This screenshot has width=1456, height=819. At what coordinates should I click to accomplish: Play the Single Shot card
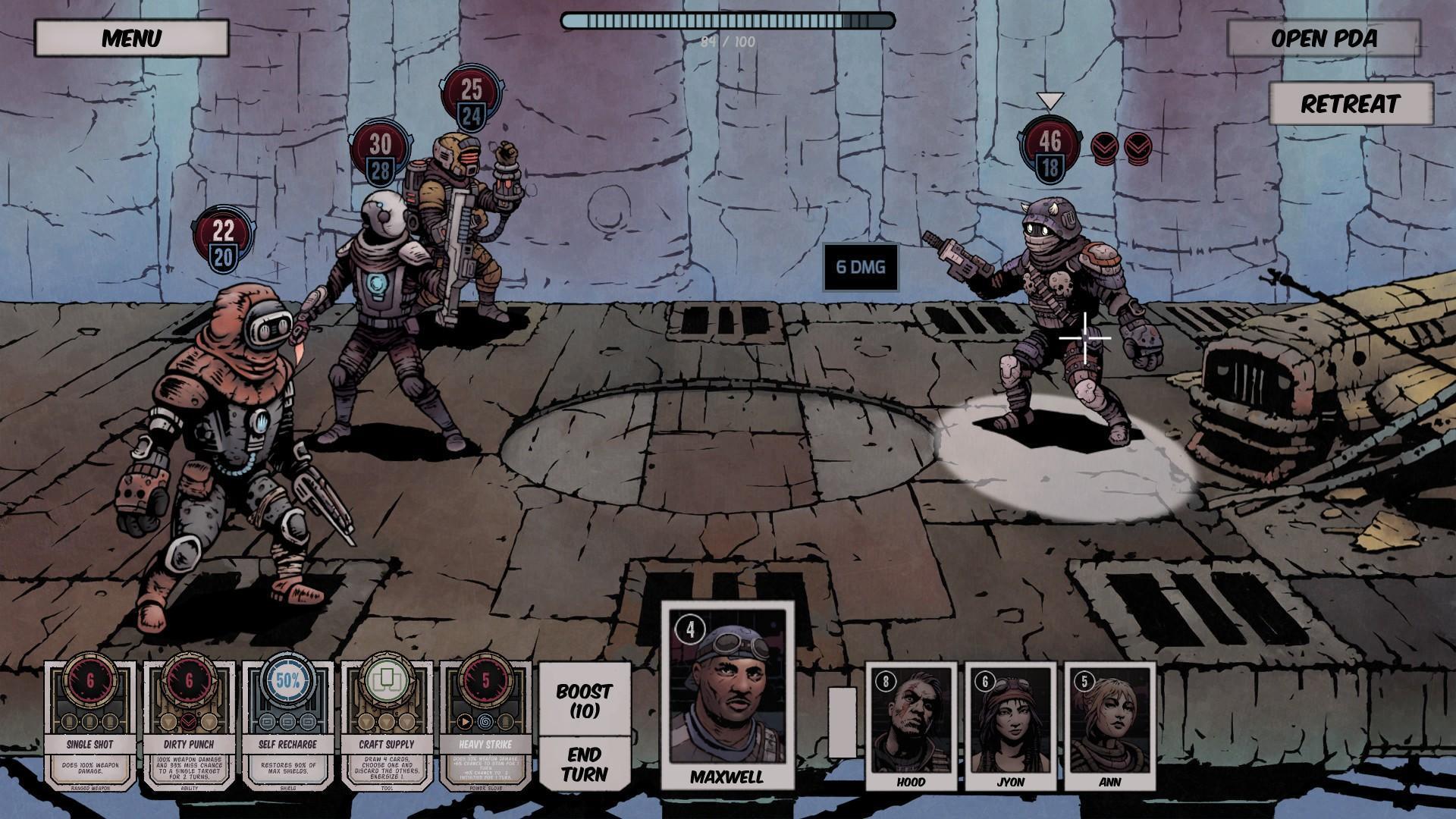click(x=90, y=726)
